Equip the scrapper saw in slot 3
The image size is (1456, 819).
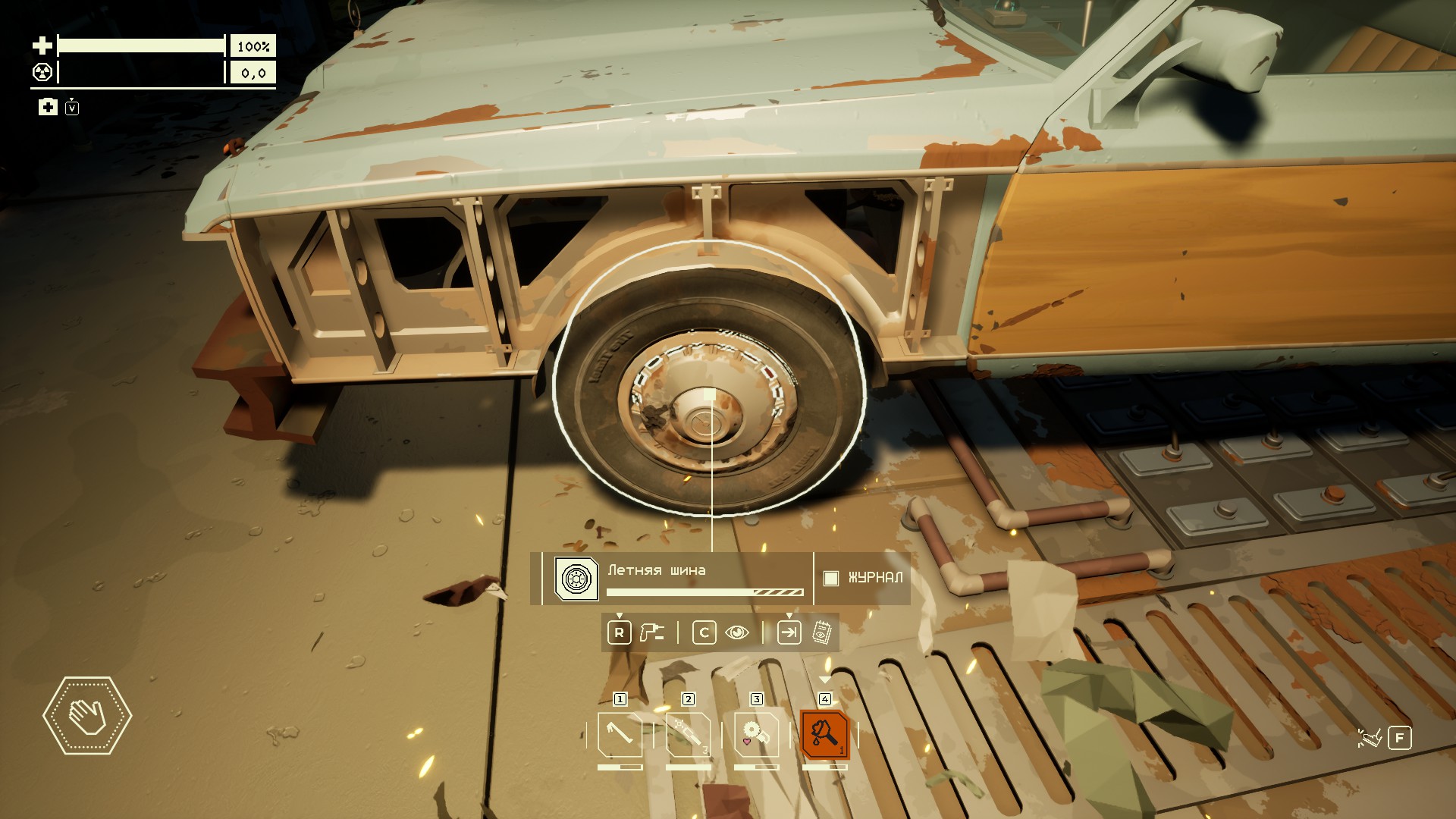coord(756,734)
